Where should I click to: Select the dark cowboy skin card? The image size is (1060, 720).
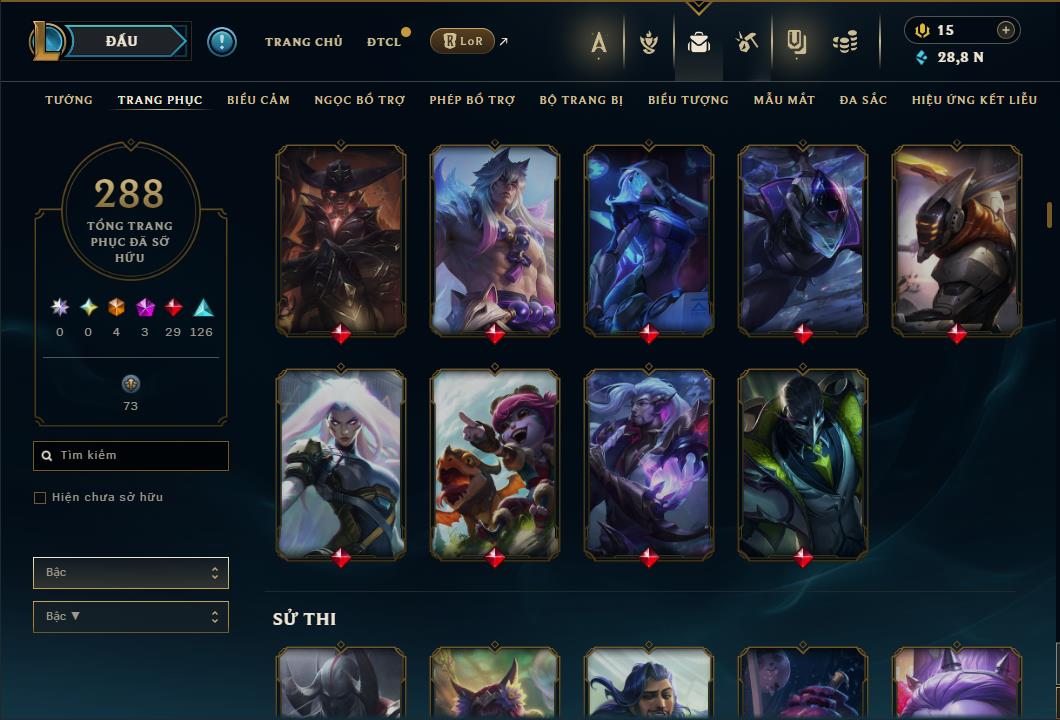[x=341, y=239]
